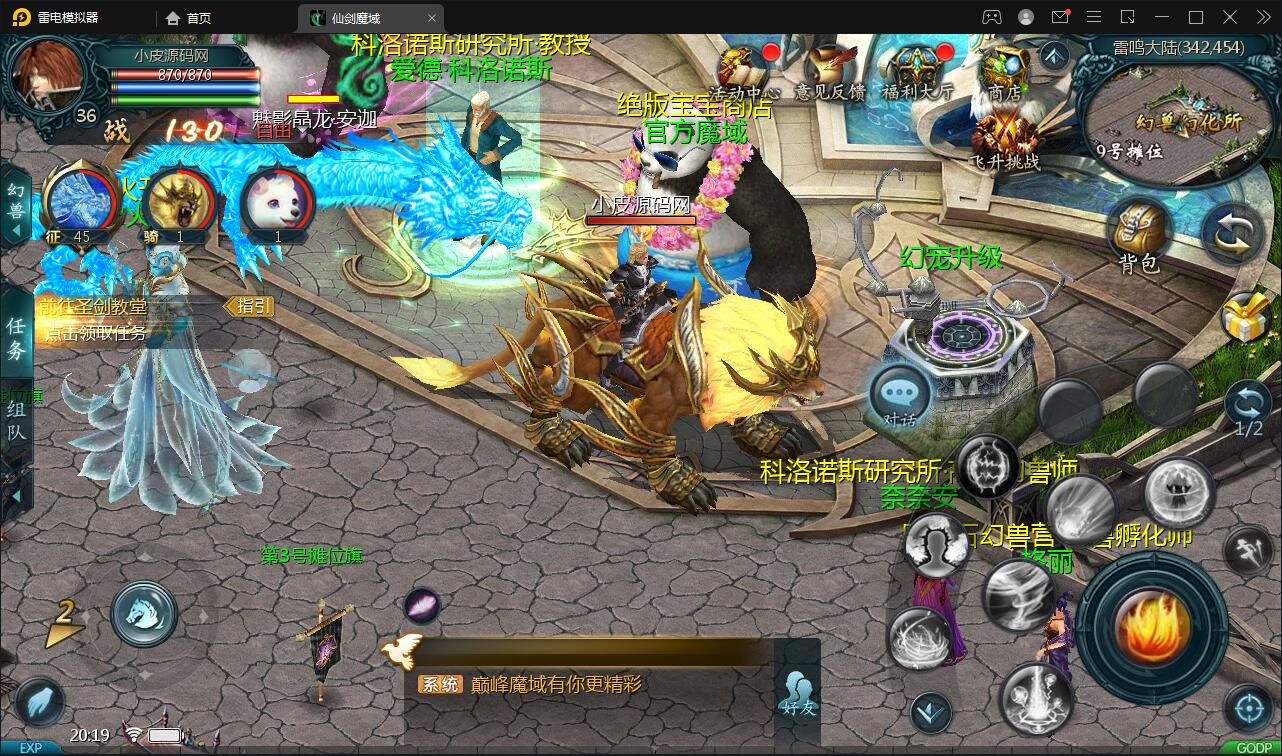
Task: Open the player character portrait
Action: point(47,75)
